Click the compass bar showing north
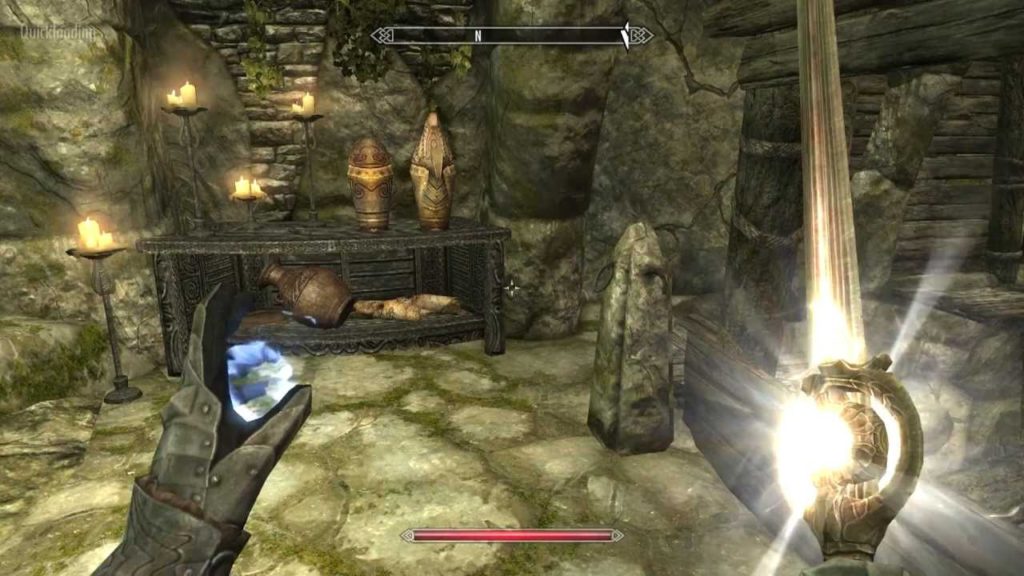Image resolution: width=1024 pixels, height=576 pixels. point(511,36)
